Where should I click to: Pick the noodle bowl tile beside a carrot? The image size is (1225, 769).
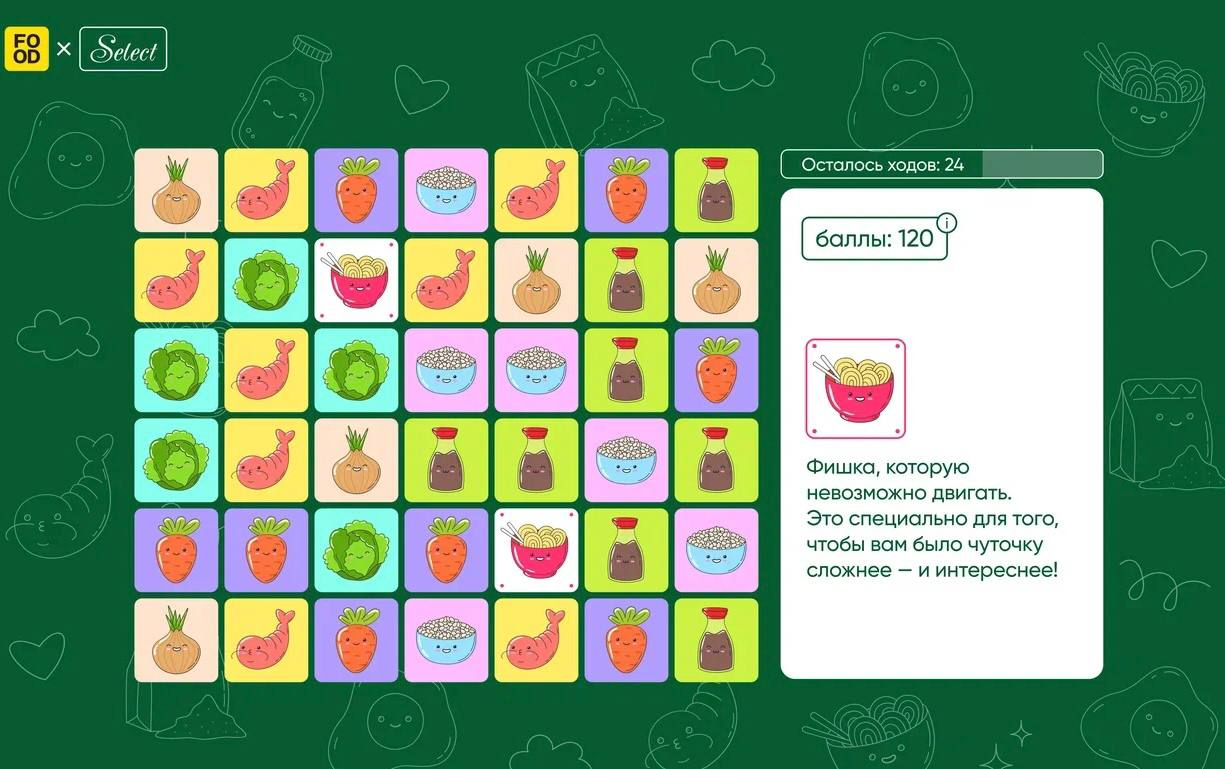536,550
